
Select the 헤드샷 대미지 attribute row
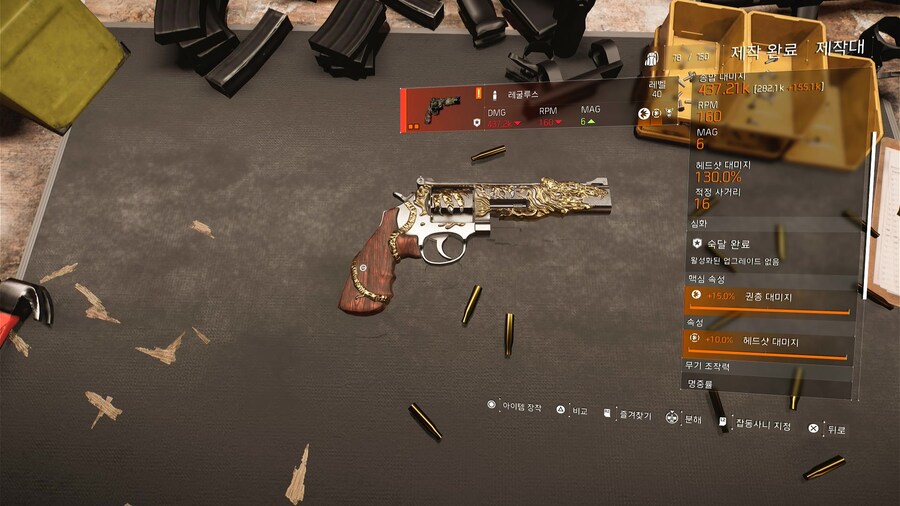(767, 342)
